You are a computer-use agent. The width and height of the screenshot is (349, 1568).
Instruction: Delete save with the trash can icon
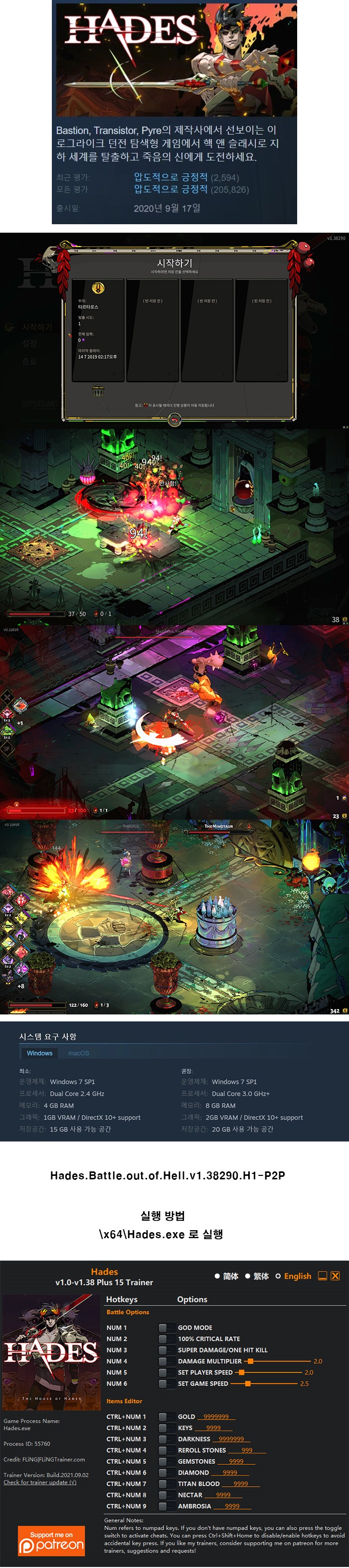tap(97, 391)
